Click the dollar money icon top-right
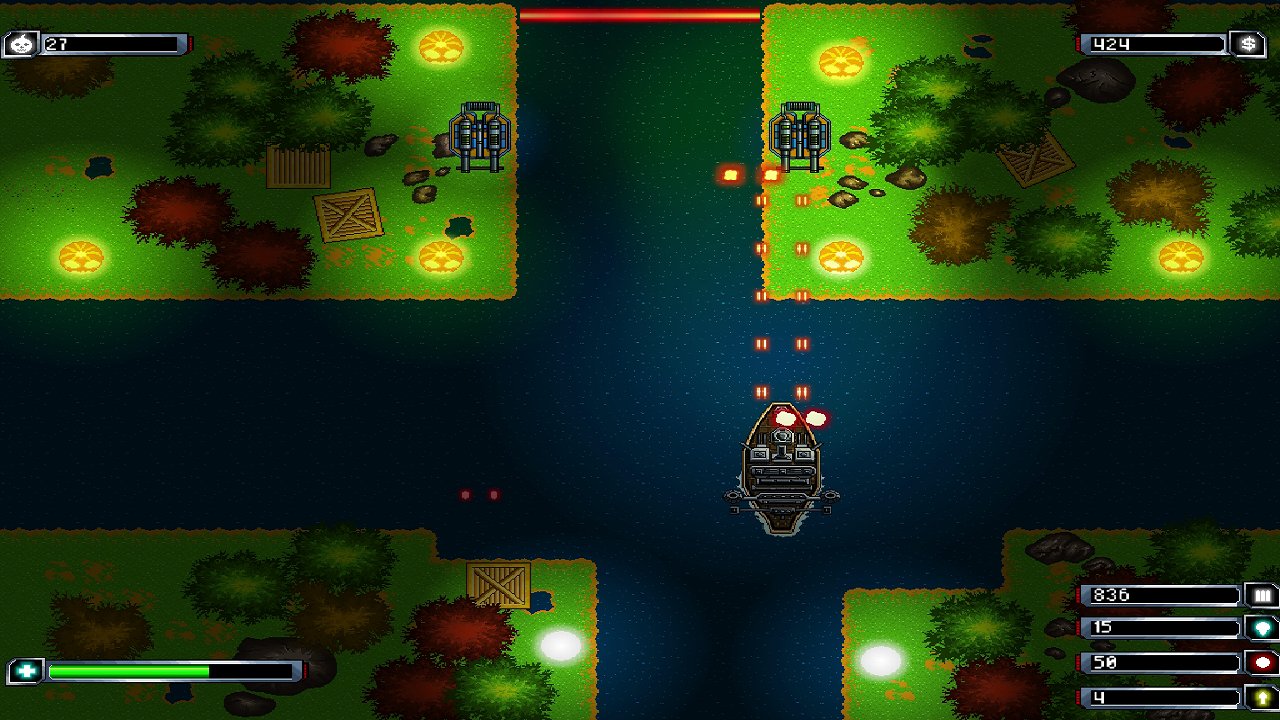The width and height of the screenshot is (1280, 720). [x=1249, y=43]
